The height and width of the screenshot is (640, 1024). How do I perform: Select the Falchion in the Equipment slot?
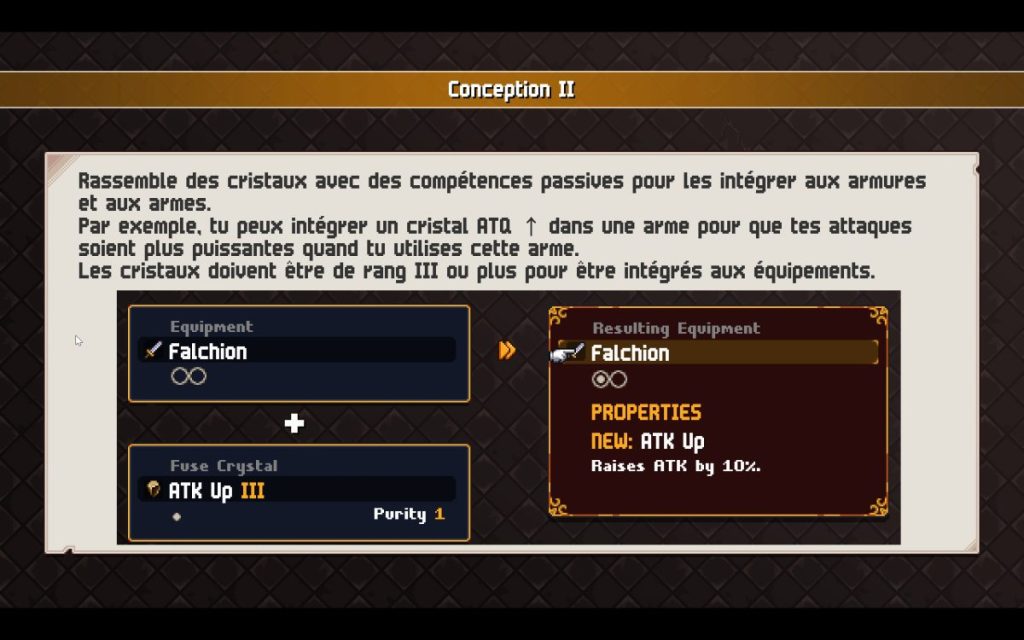(297, 351)
